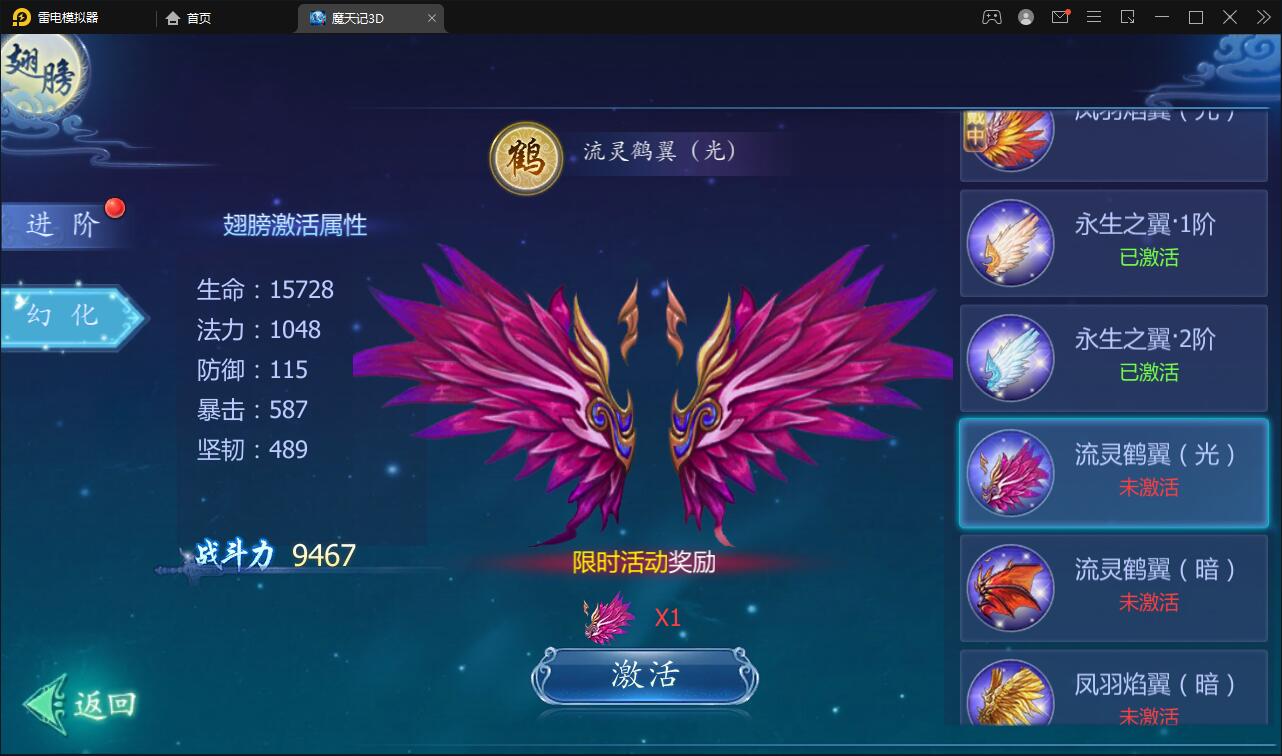Click the 永生之翼·1阶 wing icon
This screenshot has width=1282, height=756.
(1009, 243)
